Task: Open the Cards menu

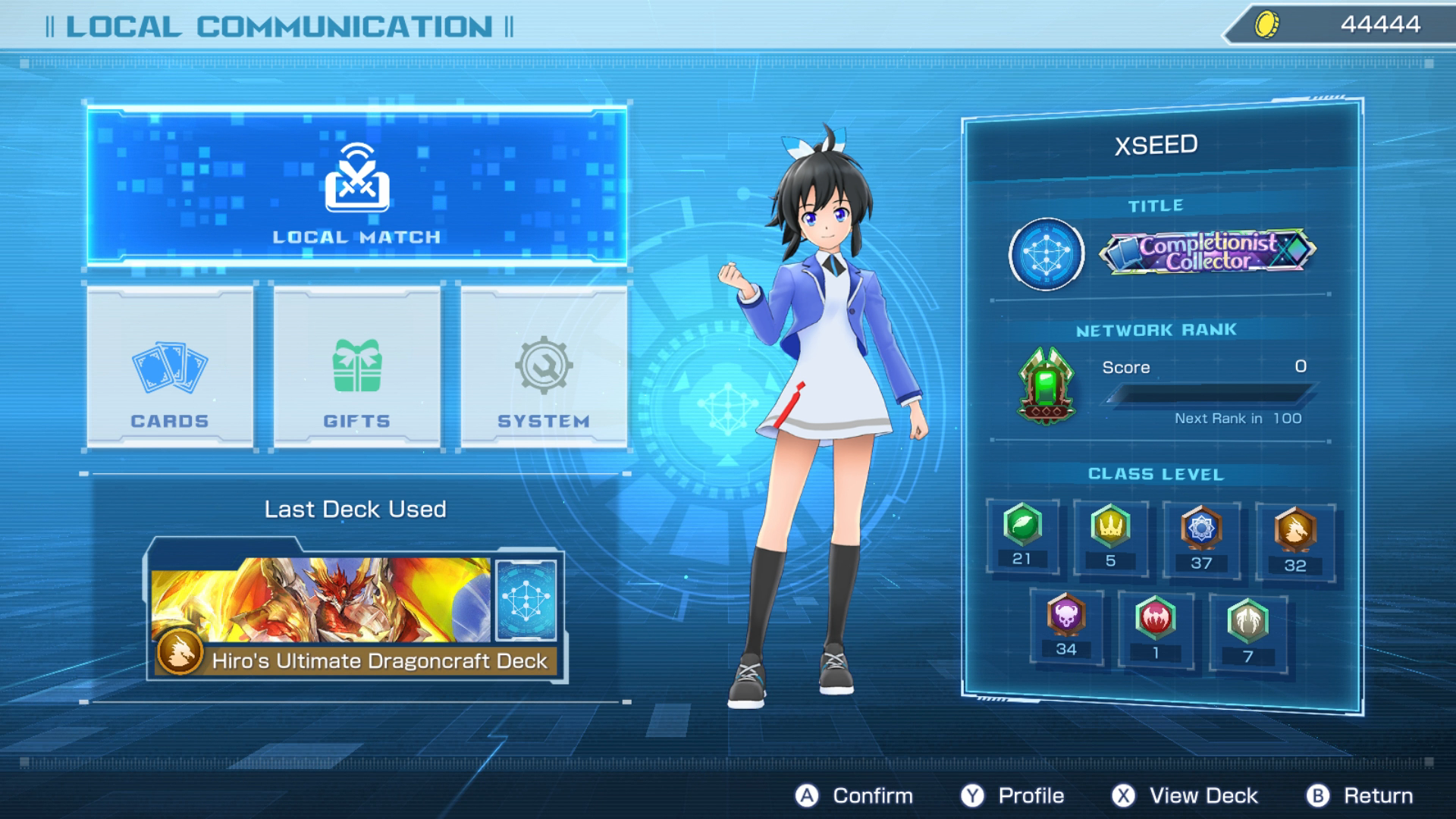Action: [170, 368]
